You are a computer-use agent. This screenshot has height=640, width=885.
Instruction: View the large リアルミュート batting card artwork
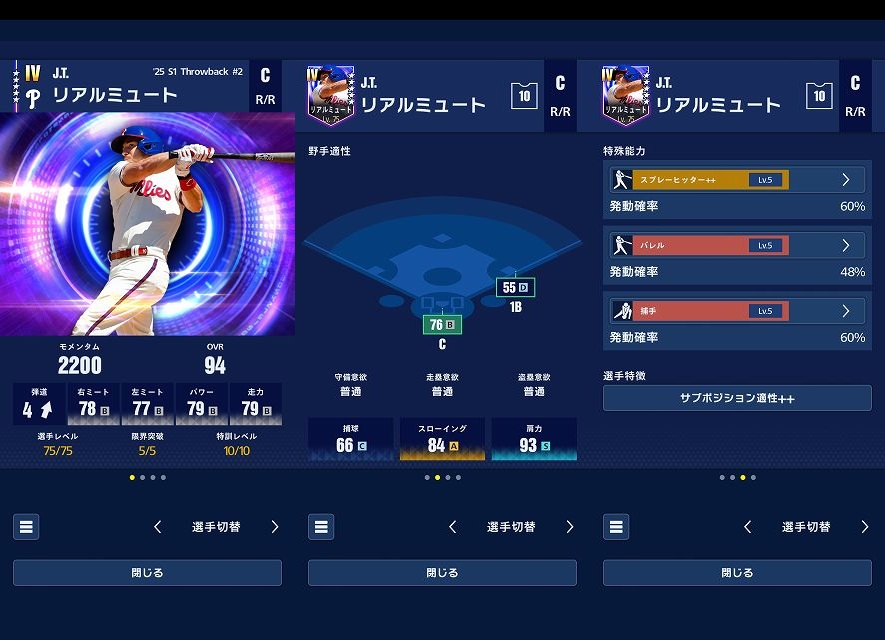pyautogui.click(x=147, y=223)
